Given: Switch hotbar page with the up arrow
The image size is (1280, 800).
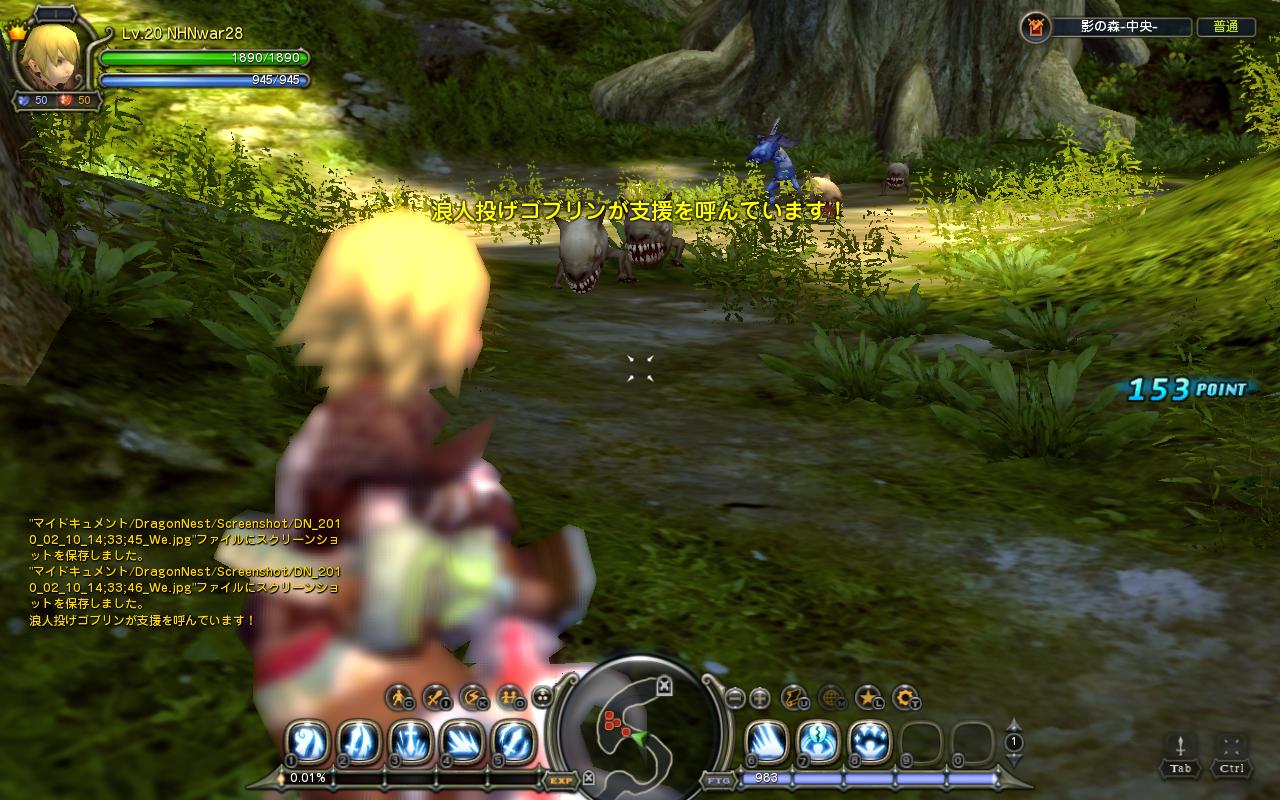Looking at the screenshot, I should click(x=1014, y=725).
